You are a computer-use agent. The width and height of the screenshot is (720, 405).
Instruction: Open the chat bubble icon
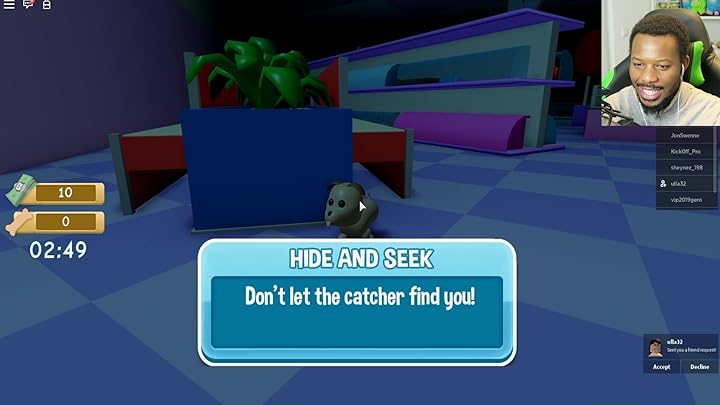click(x=28, y=5)
